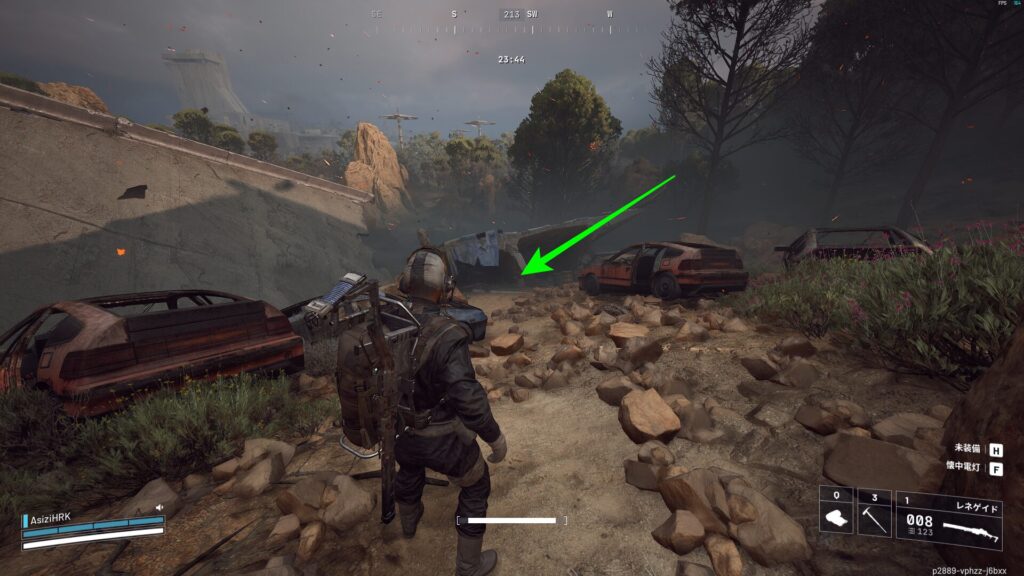Select the pickaxe tool slot

(x=874, y=512)
